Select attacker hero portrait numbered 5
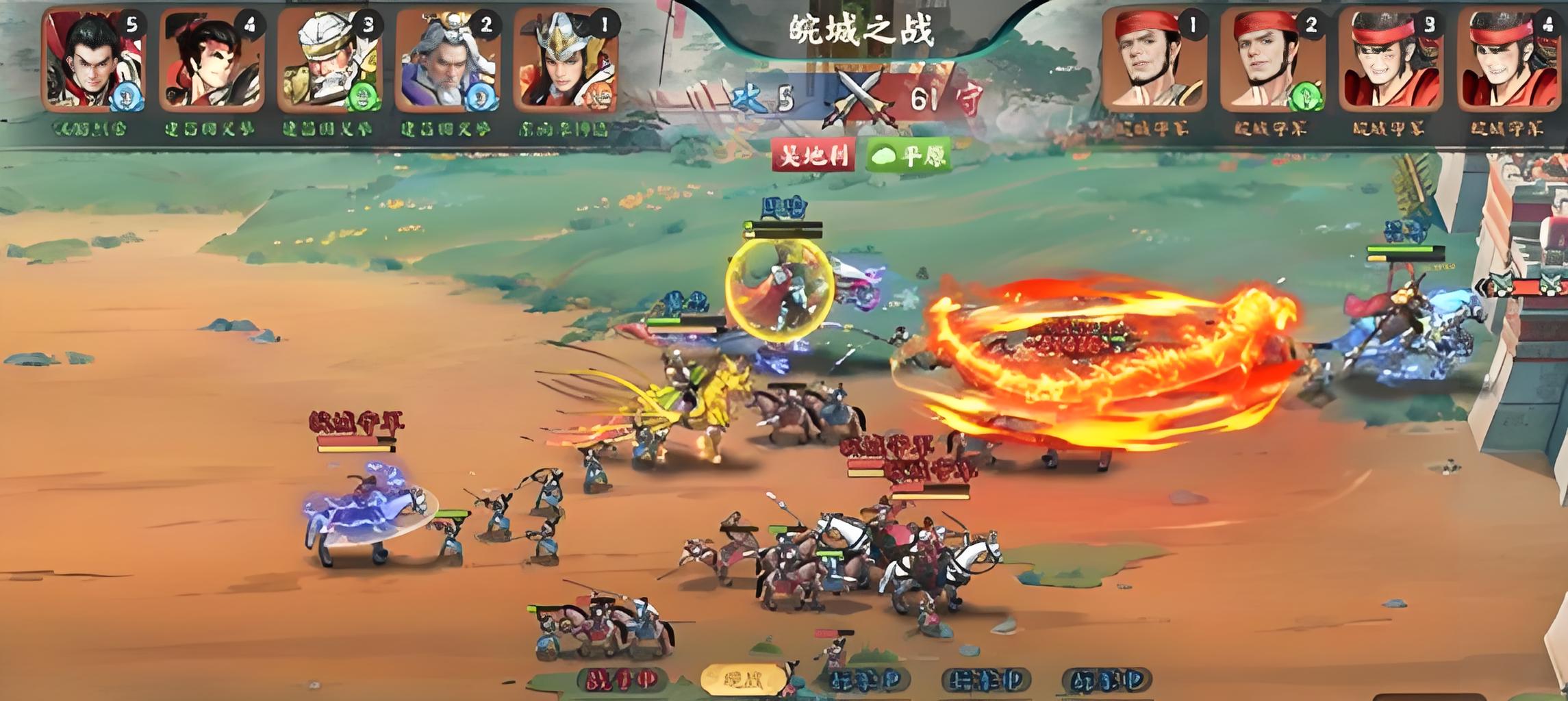1568x701 pixels. tap(92, 61)
